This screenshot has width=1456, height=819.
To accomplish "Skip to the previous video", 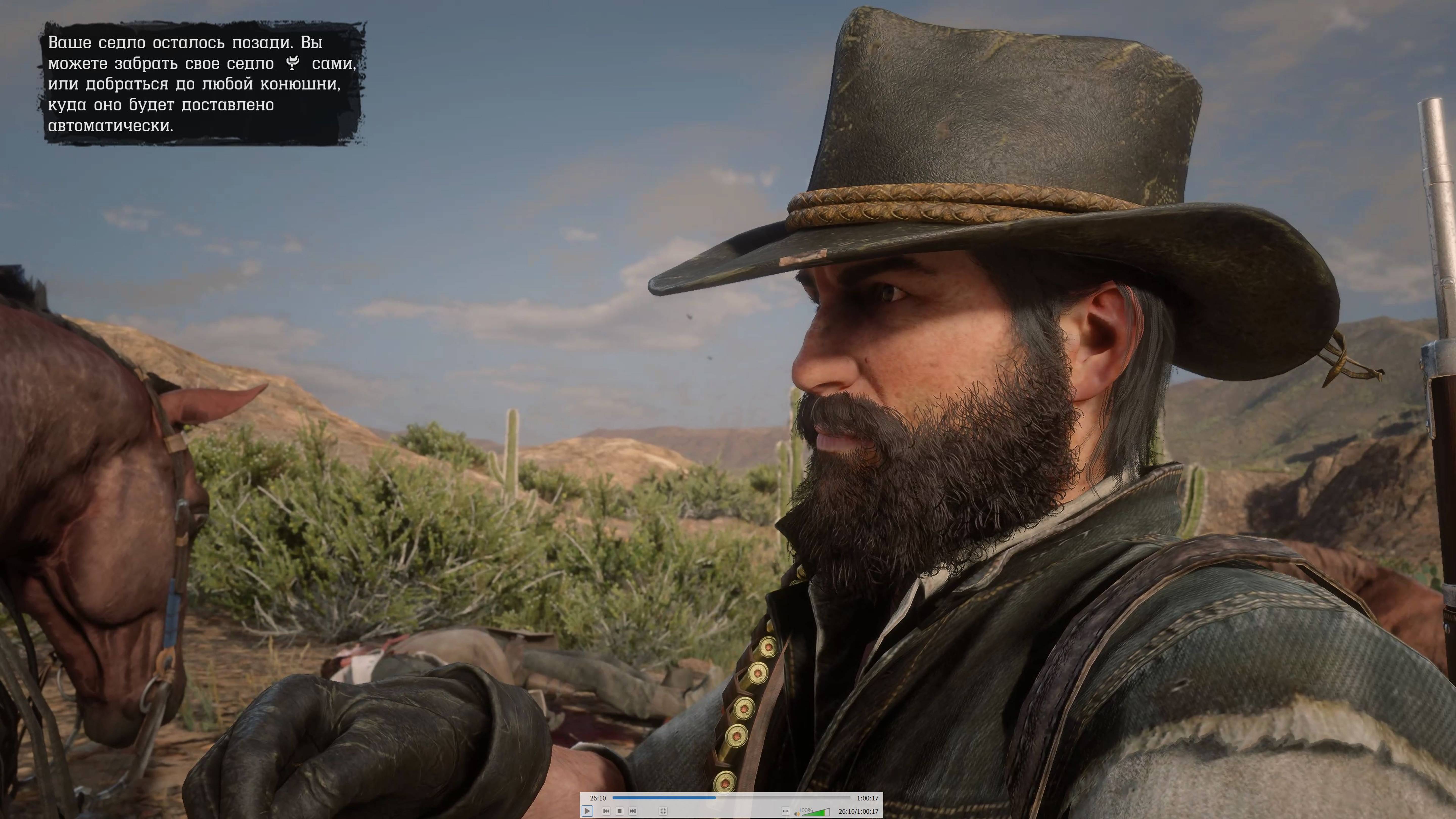I will pyautogui.click(x=606, y=811).
